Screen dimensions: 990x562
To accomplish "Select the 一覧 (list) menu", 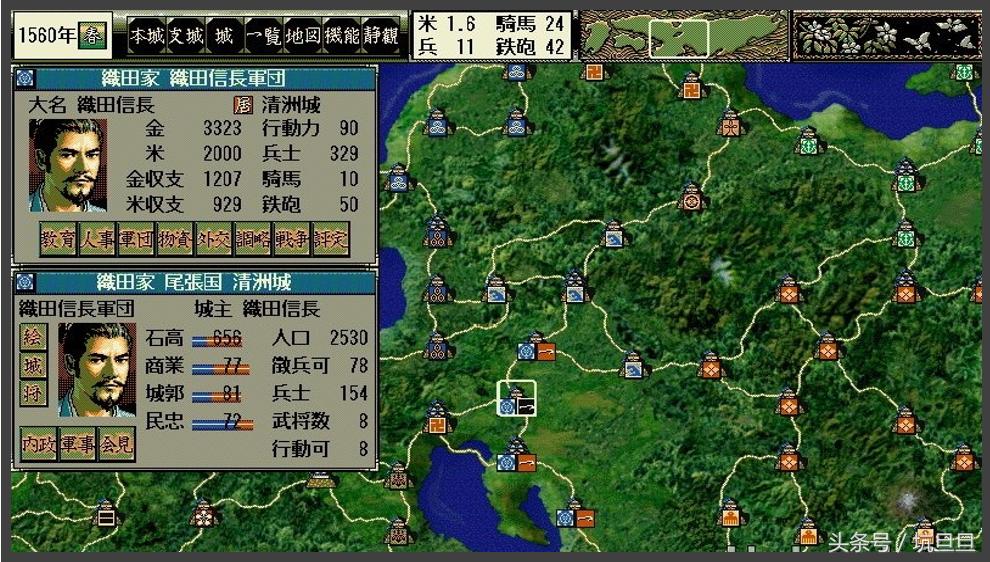I will click(x=263, y=36).
